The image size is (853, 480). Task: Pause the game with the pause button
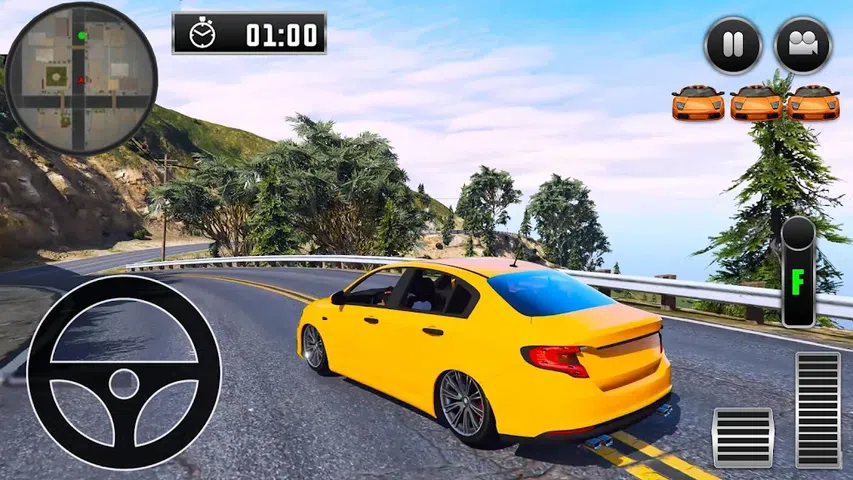tap(733, 45)
